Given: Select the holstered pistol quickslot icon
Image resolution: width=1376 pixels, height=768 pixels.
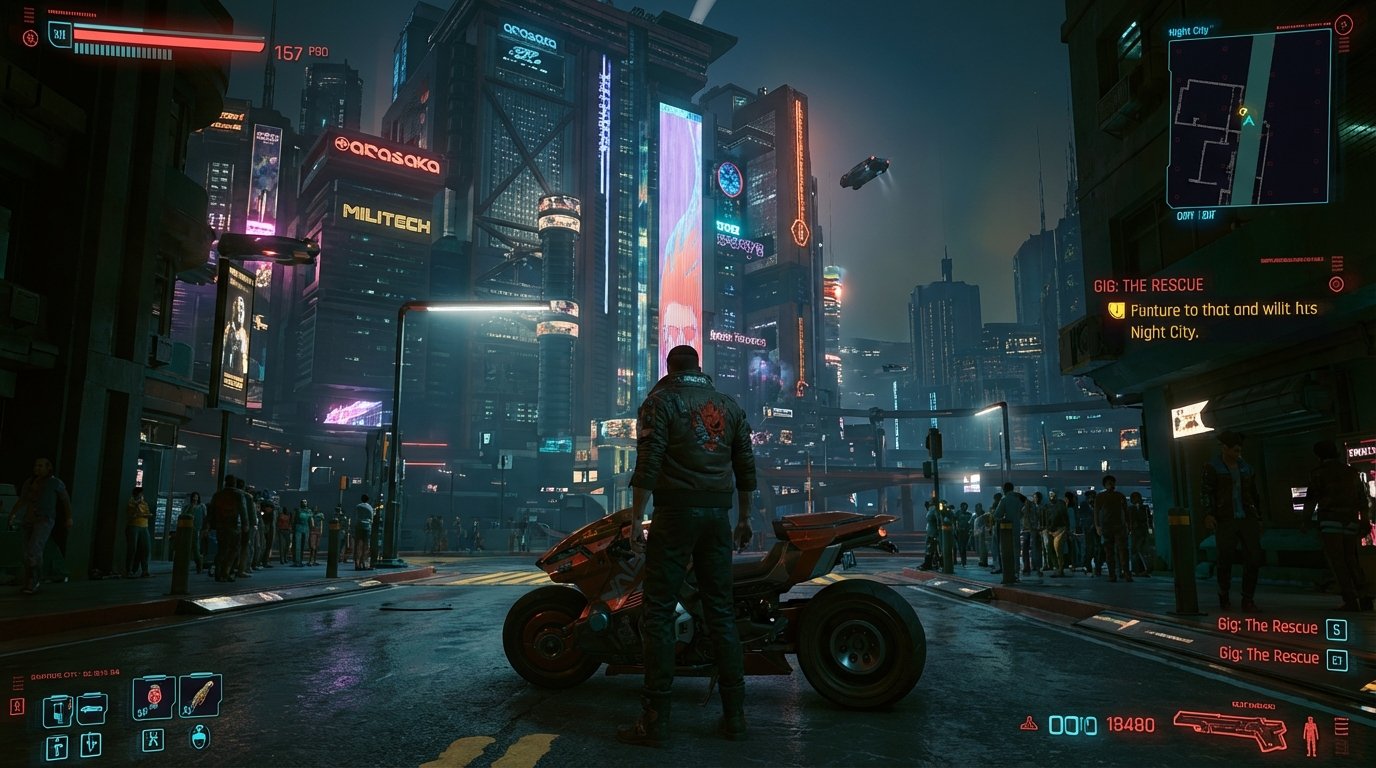Looking at the screenshot, I should 58,746.
